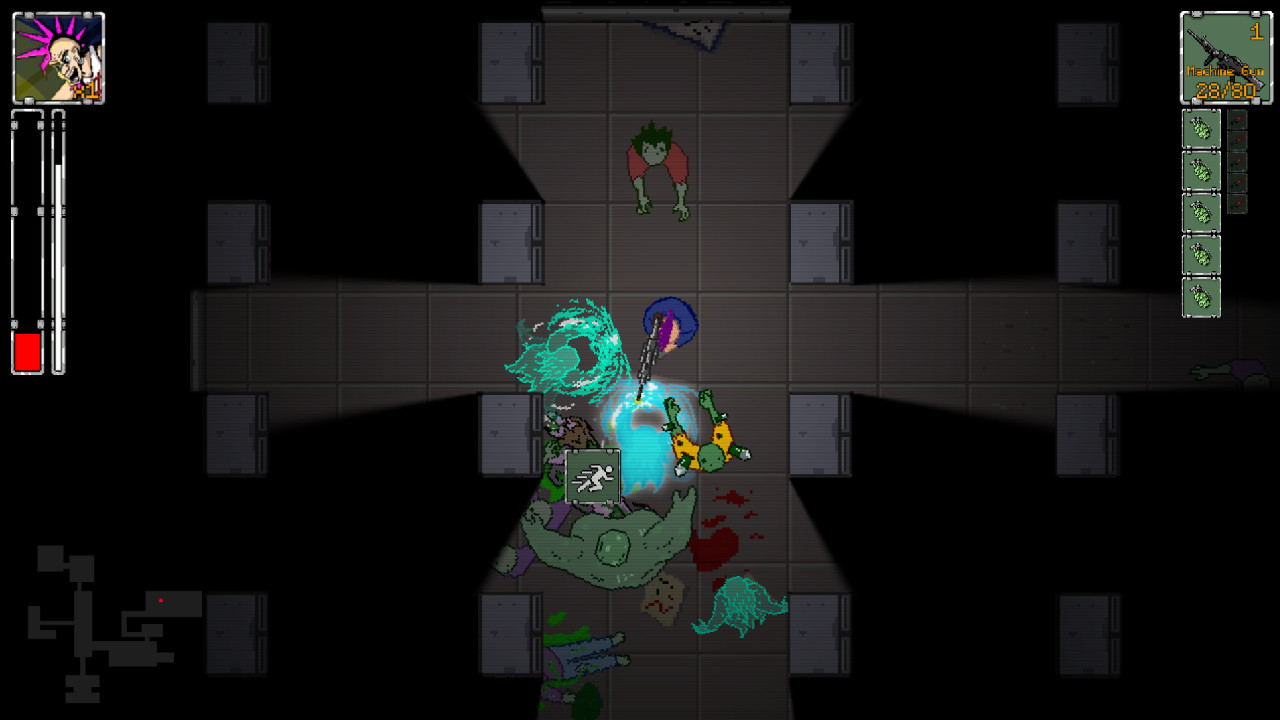Click the red player dot on minimap
This screenshot has height=720, width=1280.
pyautogui.click(x=161, y=600)
